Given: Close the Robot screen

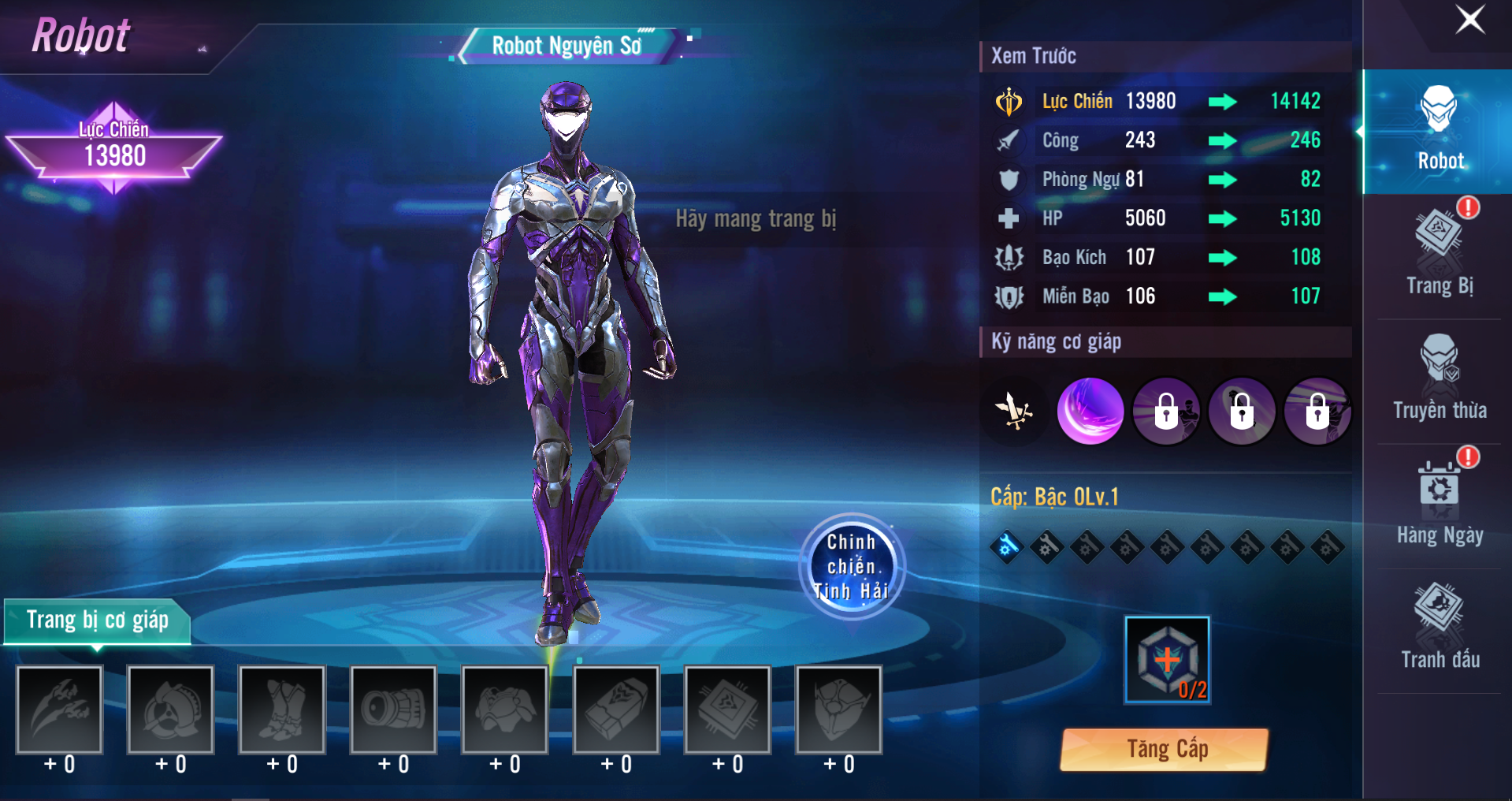Looking at the screenshot, I should [1469, 20].
